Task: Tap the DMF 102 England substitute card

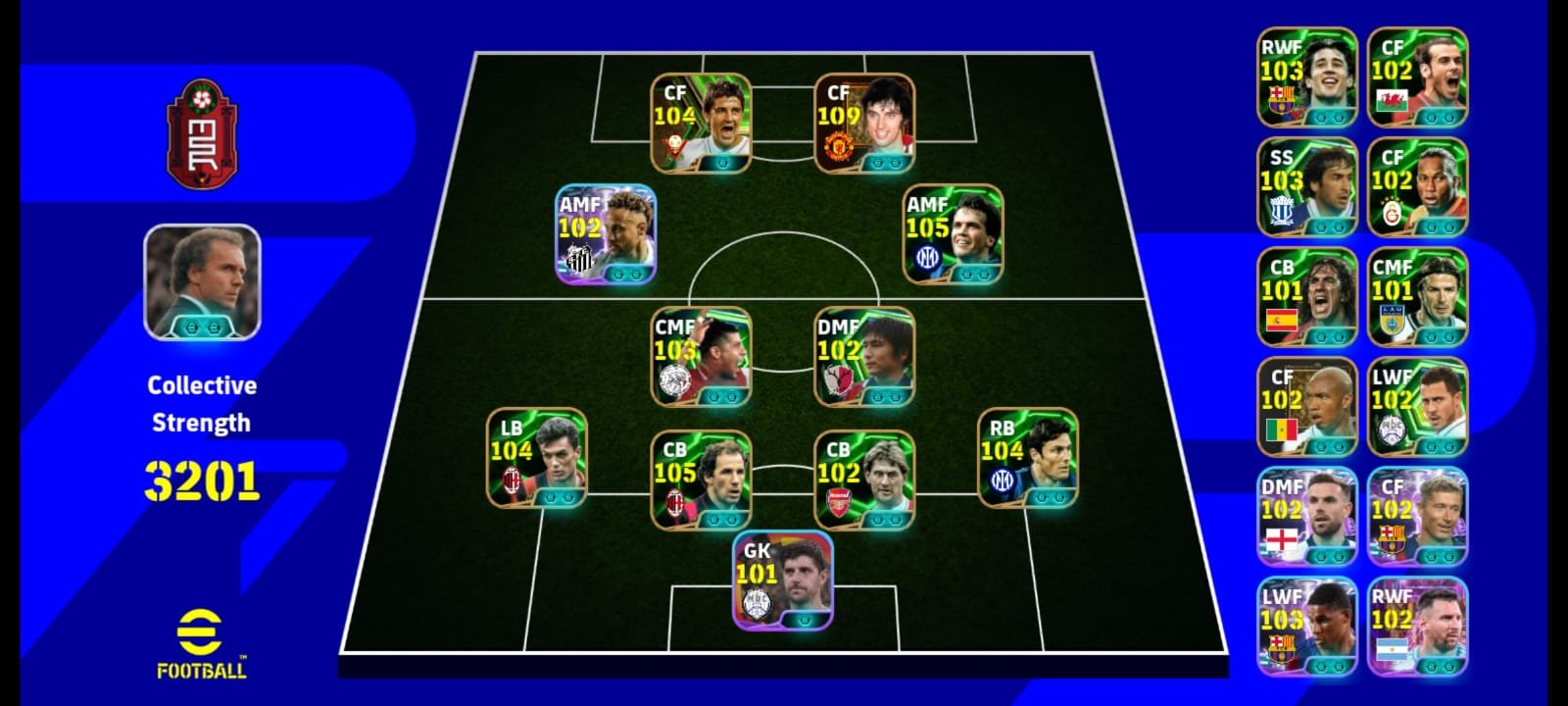Action: pos(1307,517)
